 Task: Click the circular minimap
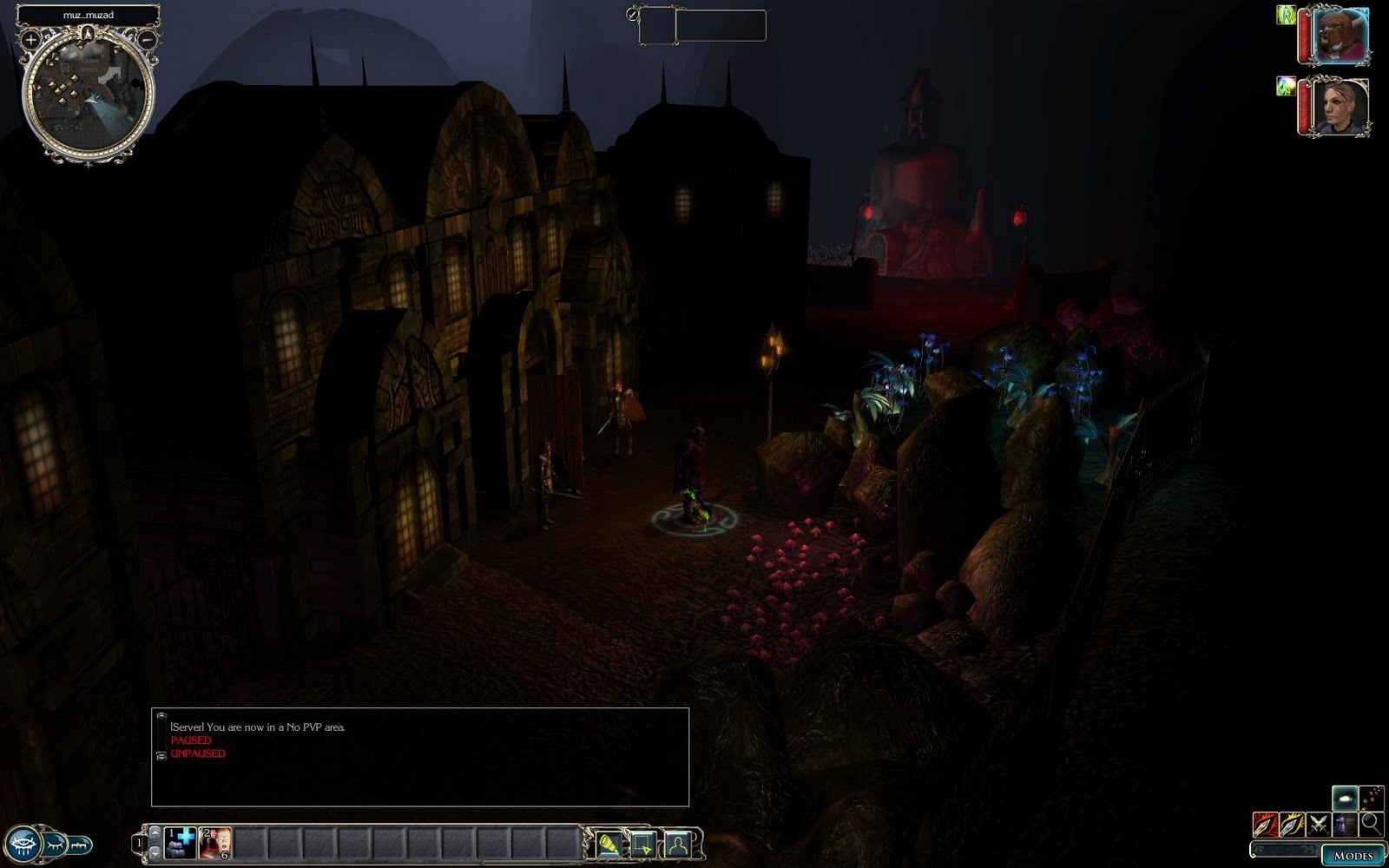click(x=88, y=94)
